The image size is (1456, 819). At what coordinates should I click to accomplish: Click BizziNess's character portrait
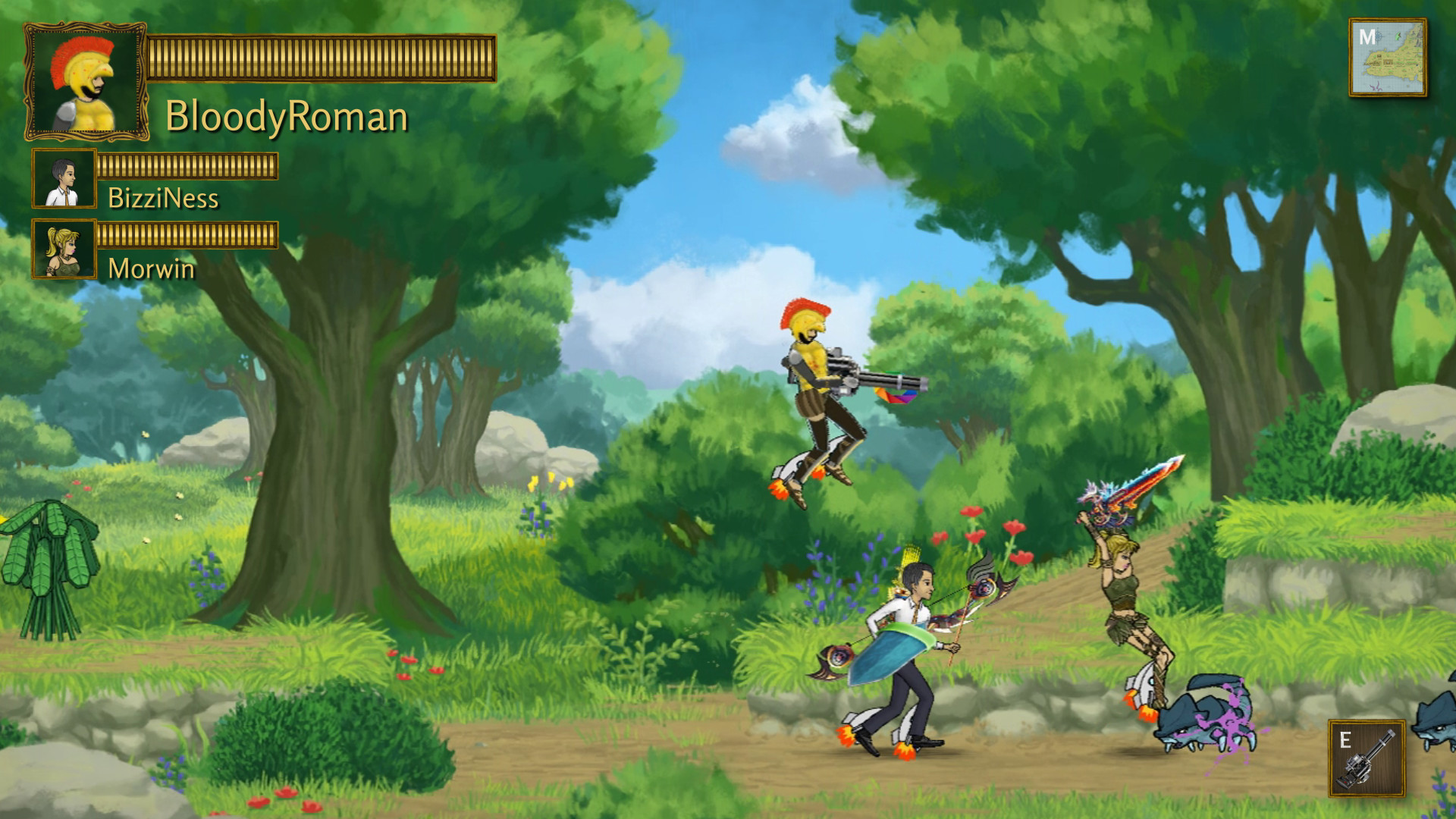[x=64, y=180]
